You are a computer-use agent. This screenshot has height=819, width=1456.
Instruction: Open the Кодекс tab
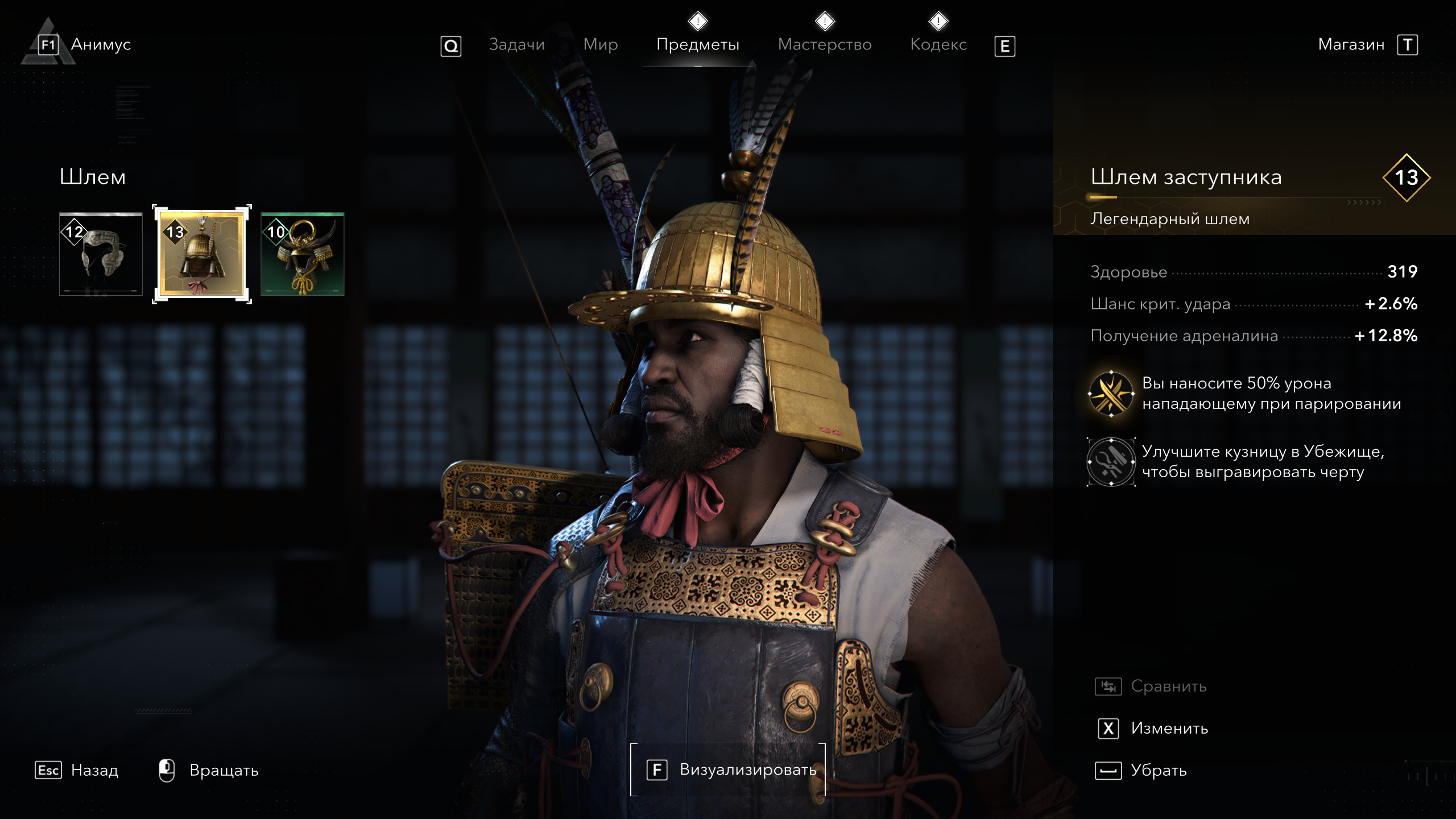click(x=938, y=44)
